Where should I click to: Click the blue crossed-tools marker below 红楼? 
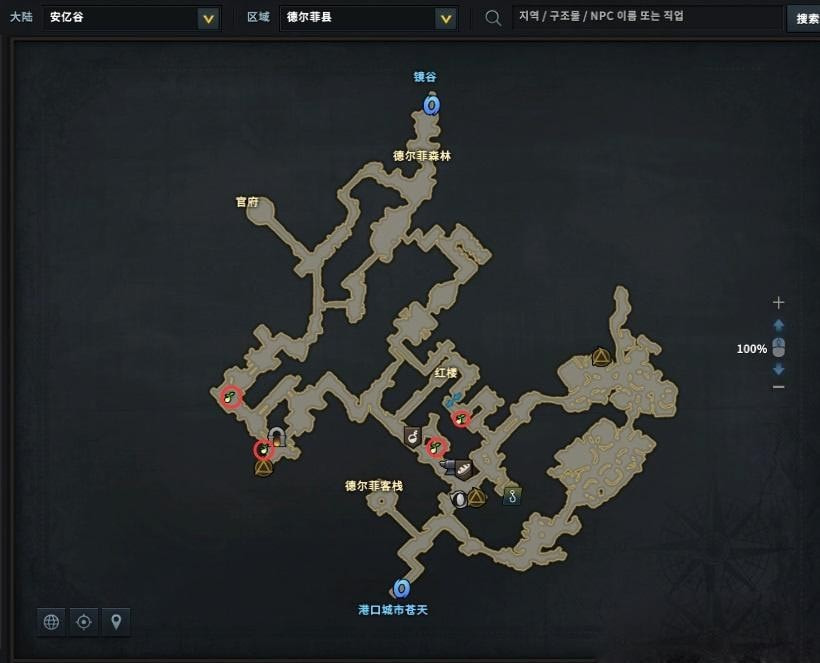[453, 400]
